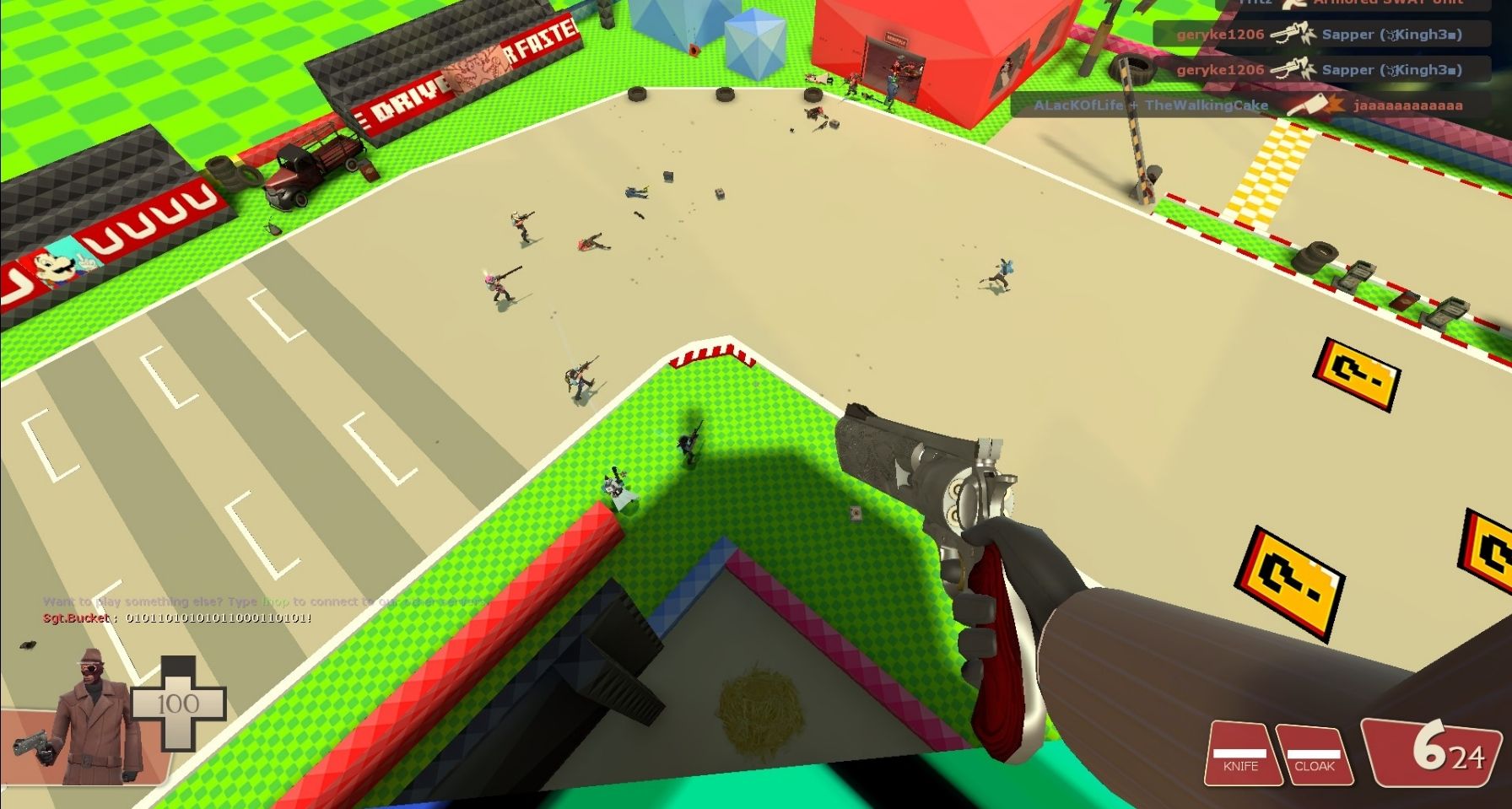
Task: Click the jaaaaaaaaaaaa kill feed entry
Action: pyautogui.click(x=1250, y=105)
